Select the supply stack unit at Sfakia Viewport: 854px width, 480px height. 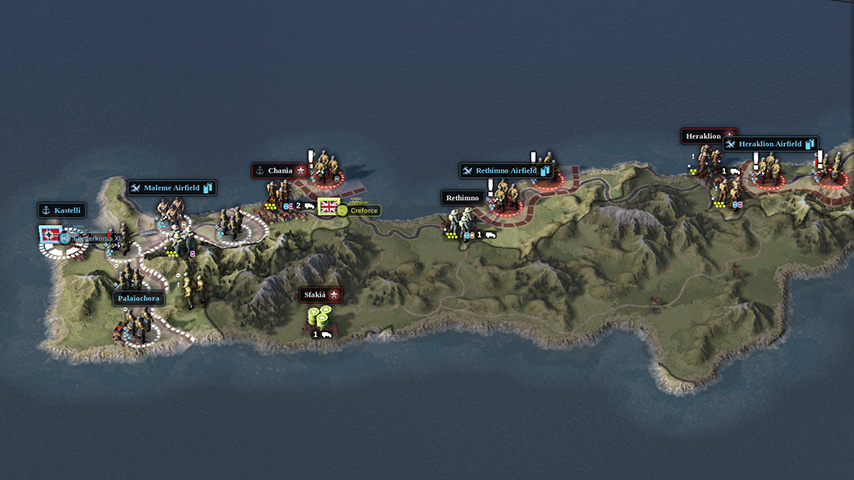pos(320,318)
